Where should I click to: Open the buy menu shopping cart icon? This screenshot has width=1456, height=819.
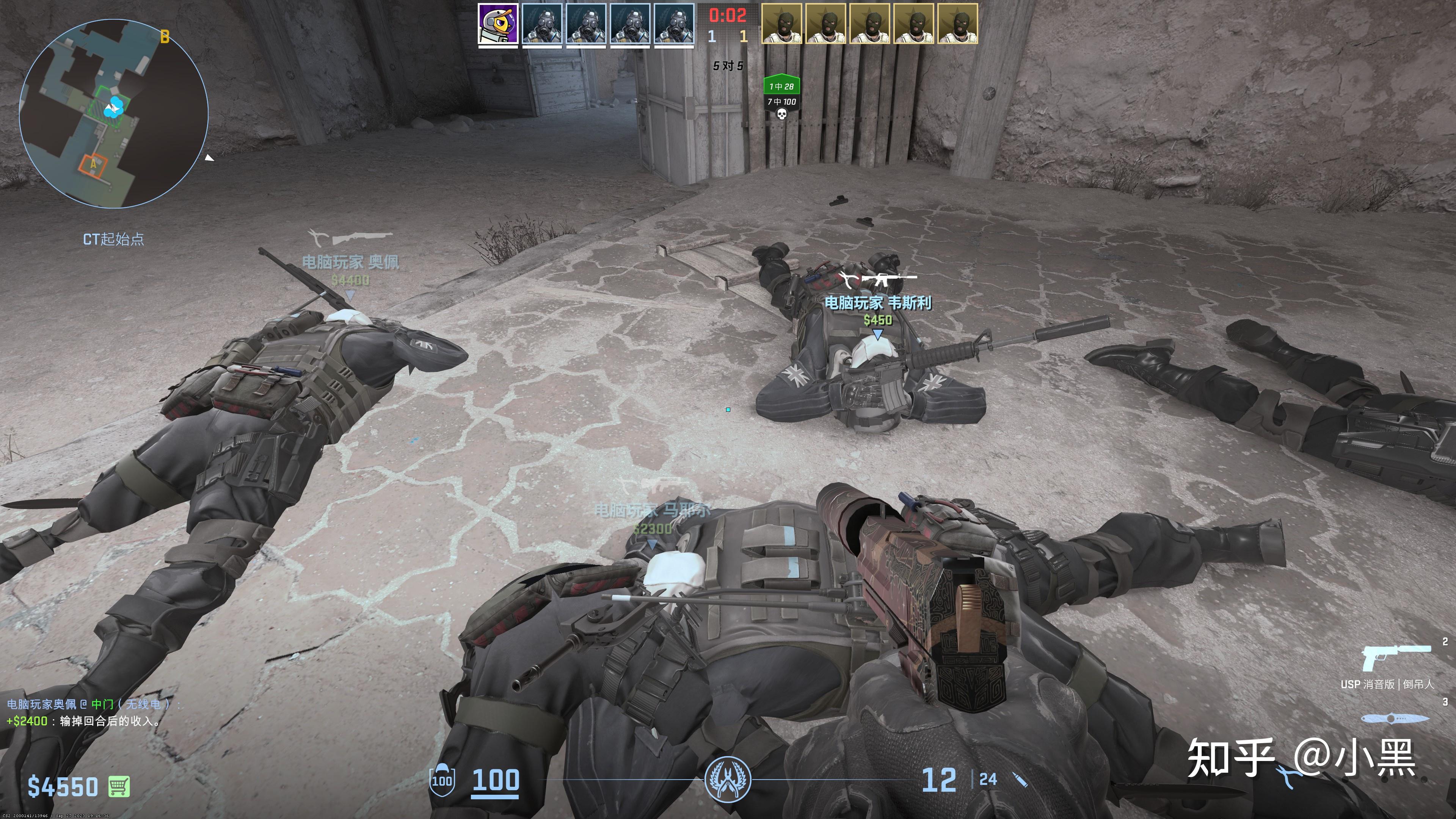pyautogui.click(x=119, y=786)
